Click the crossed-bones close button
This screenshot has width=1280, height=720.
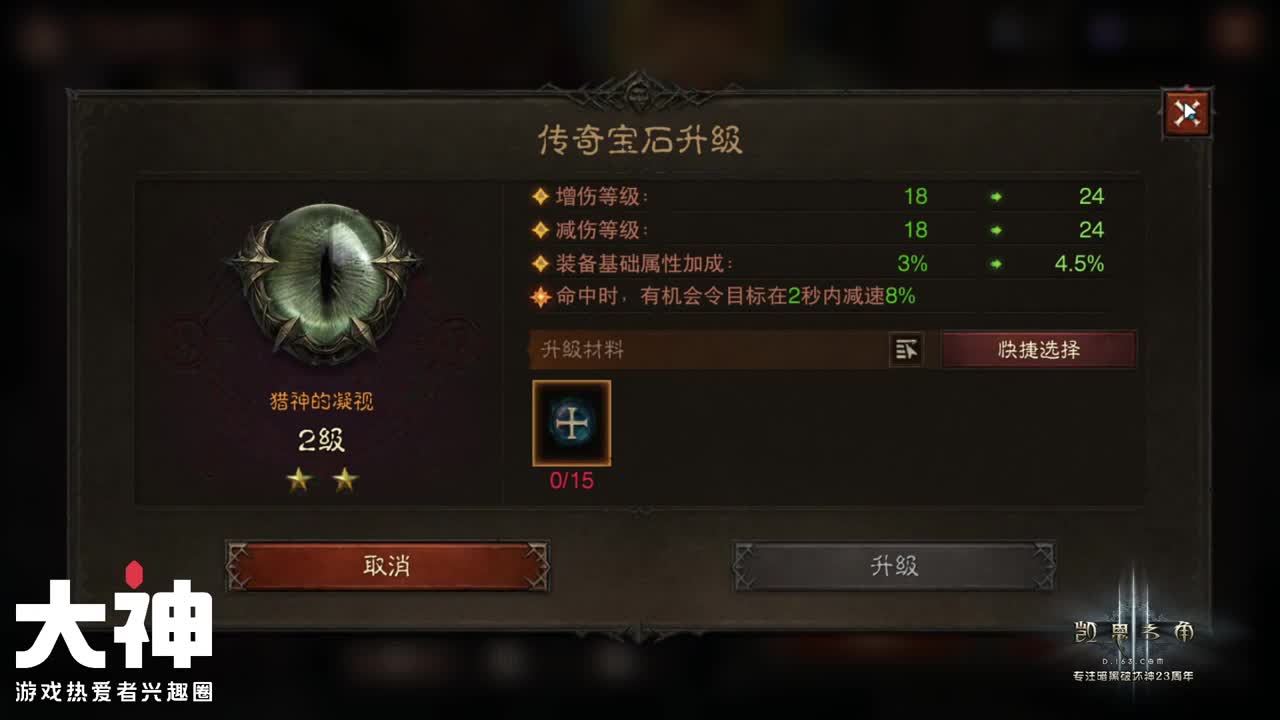click(1186, 113)
